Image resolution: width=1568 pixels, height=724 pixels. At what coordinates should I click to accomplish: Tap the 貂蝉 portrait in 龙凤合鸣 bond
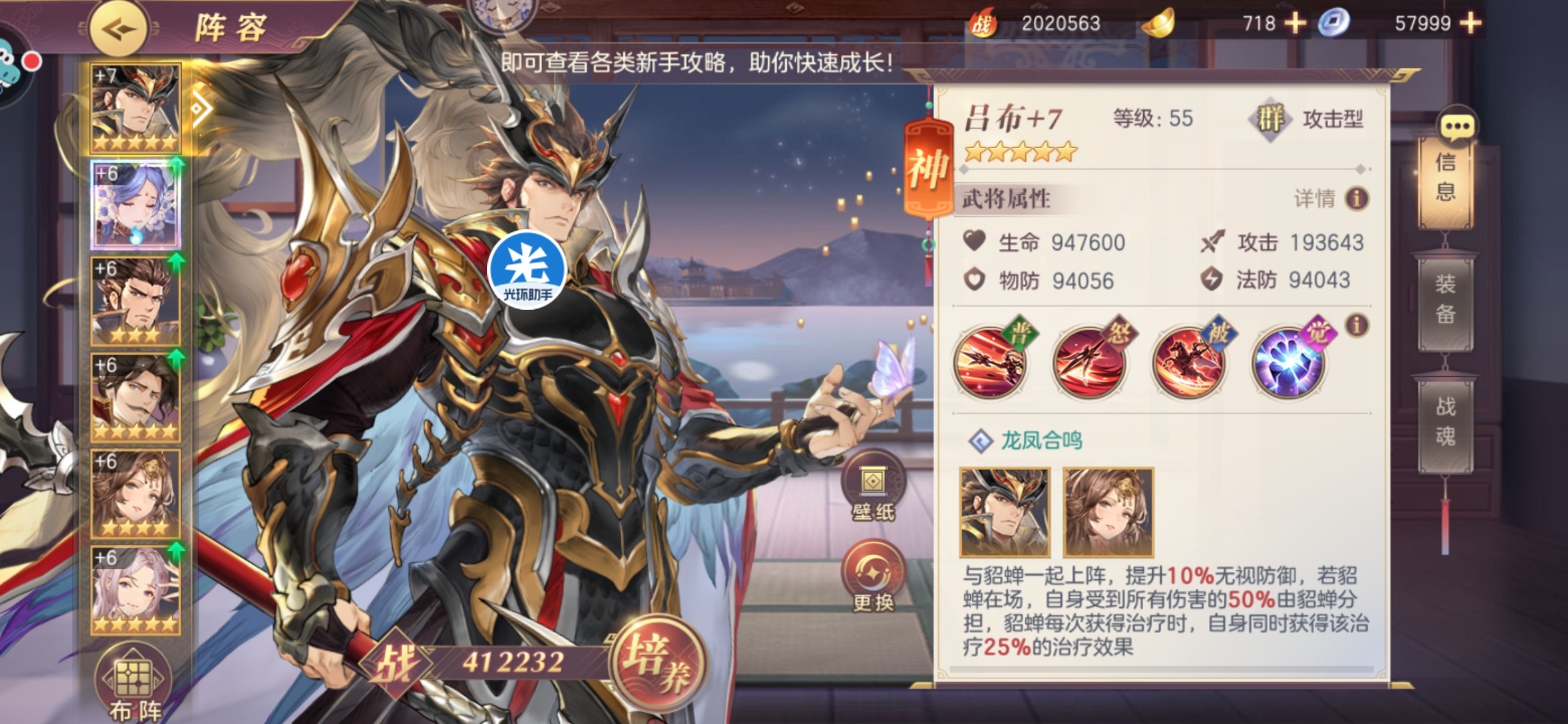(1108, 513)
